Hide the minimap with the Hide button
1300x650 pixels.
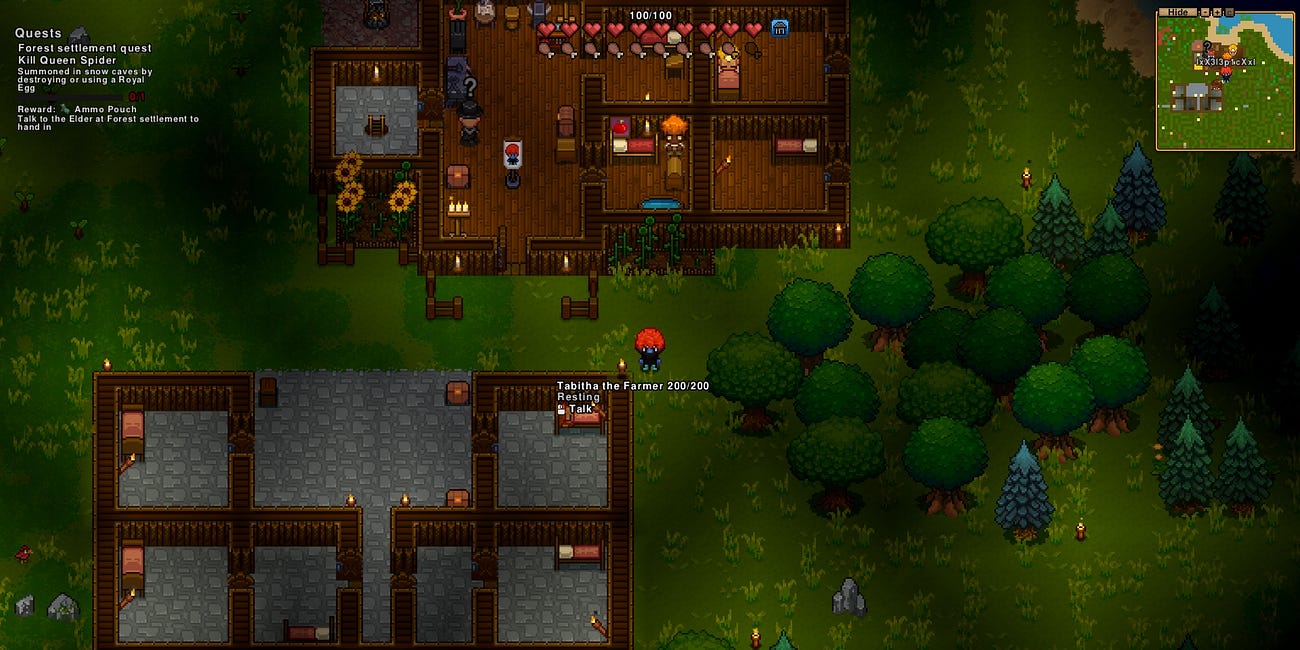[1178, 12]
